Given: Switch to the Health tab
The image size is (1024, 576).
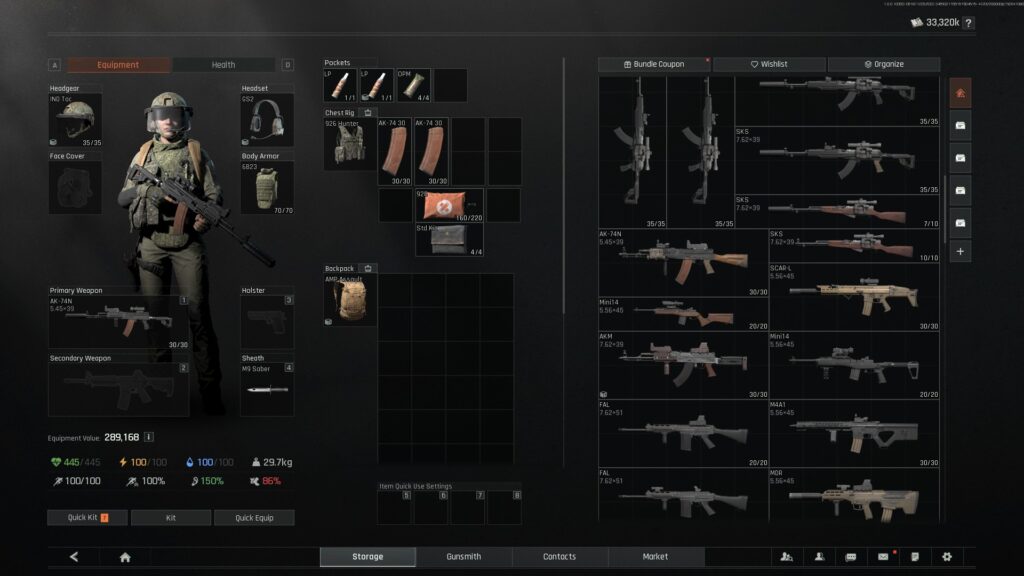Looking at the screenshot, I should click(223, 65).
